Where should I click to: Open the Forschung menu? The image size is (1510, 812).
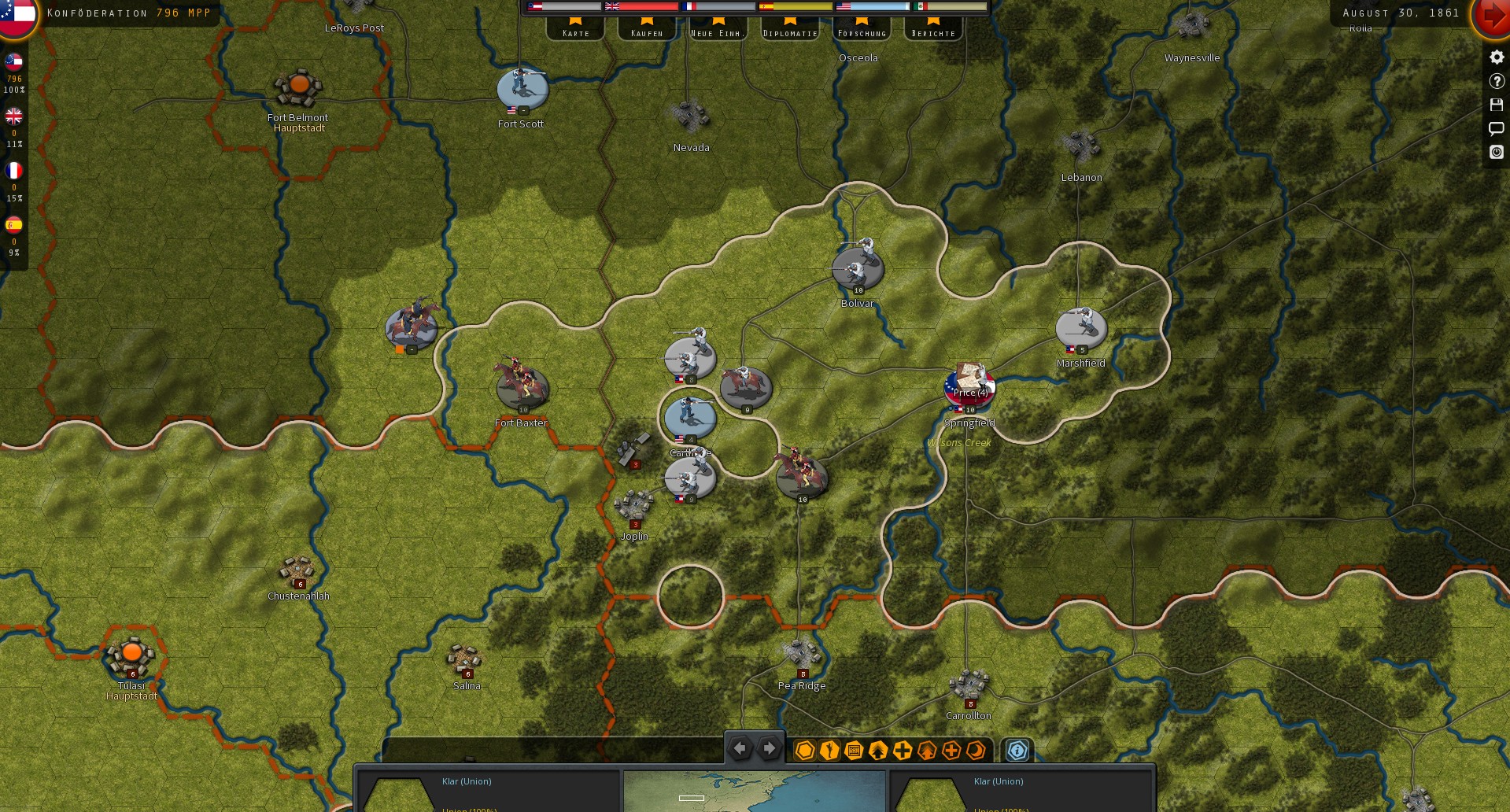tap(863, 31)
